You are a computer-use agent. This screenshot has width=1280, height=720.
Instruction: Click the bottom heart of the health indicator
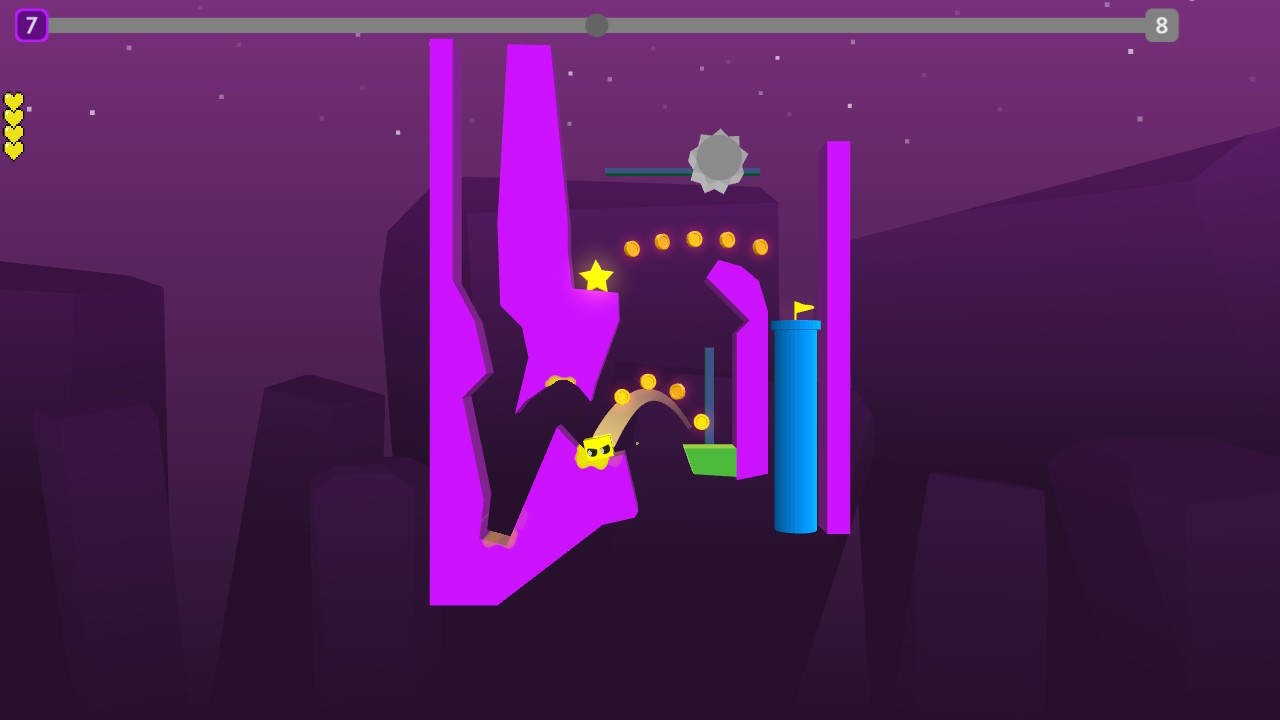point(13,148)
